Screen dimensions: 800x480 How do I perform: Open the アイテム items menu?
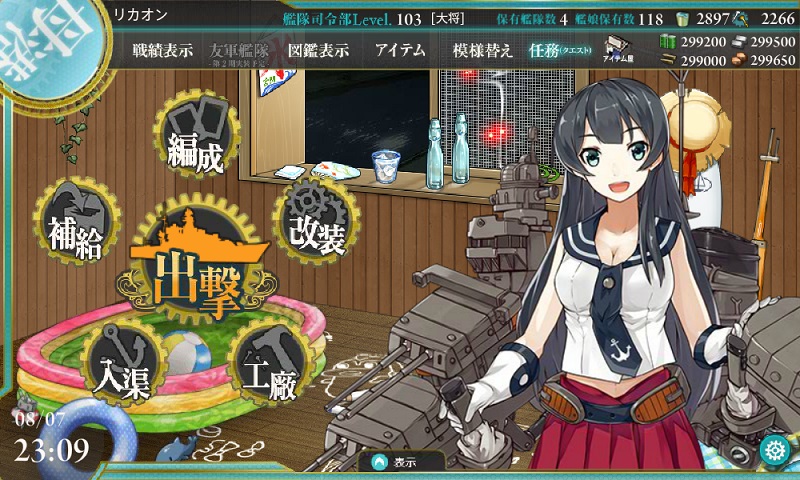pyautogui.click(x=400, y=50)
